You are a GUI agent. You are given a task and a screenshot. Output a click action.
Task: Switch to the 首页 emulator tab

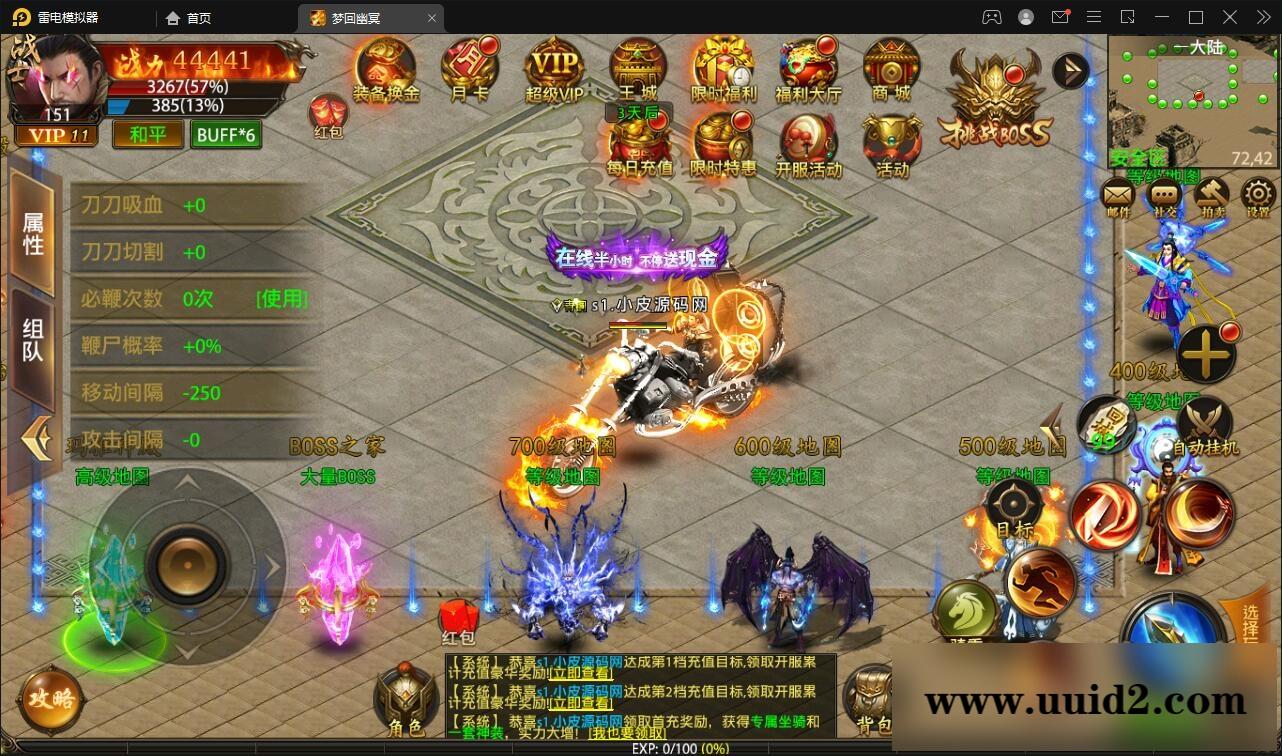click(190, 17)
